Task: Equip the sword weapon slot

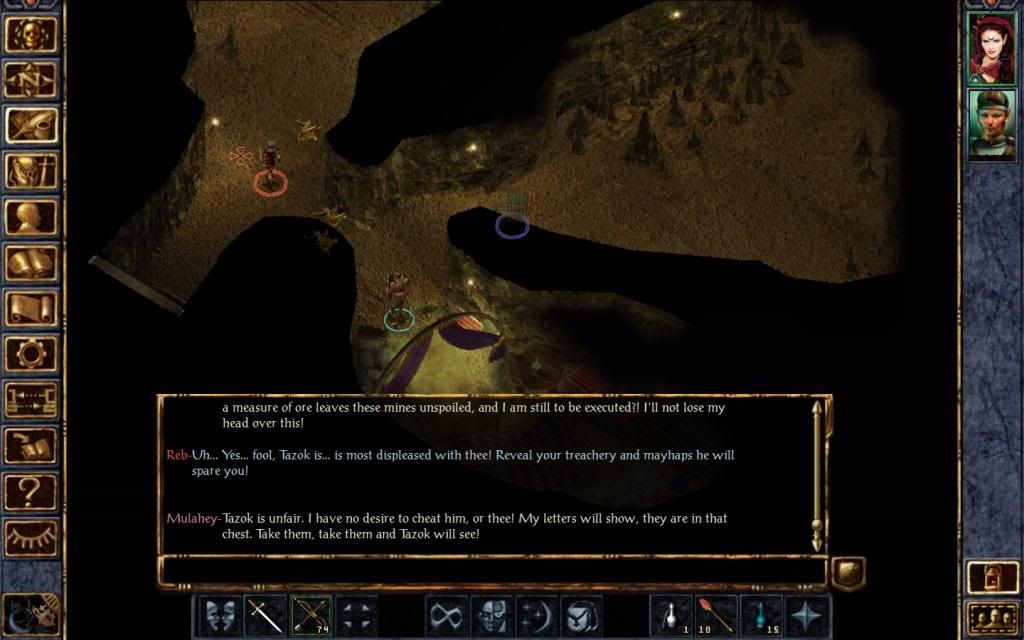Action: (265, 615)
